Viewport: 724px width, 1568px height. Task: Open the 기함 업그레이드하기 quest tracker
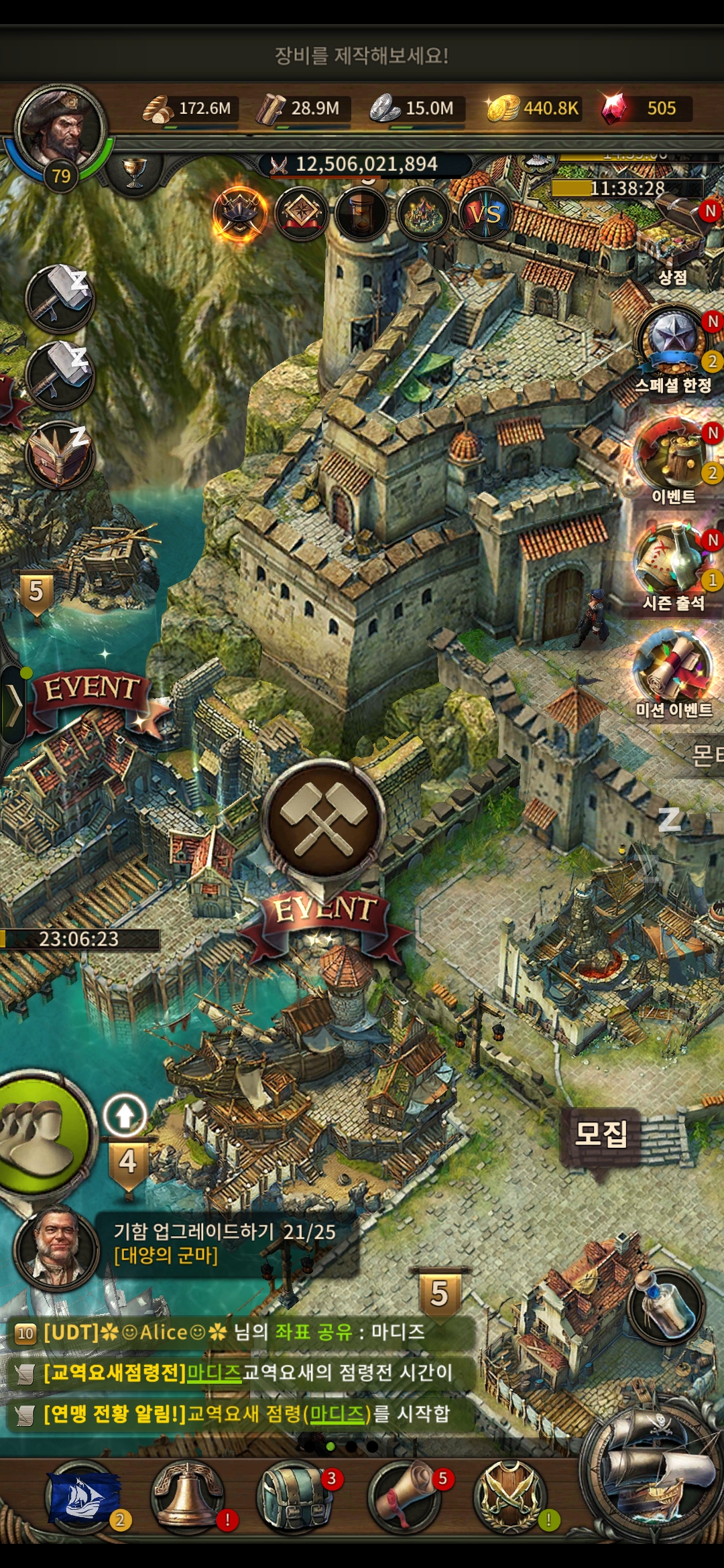click(x=225, y=1243)
